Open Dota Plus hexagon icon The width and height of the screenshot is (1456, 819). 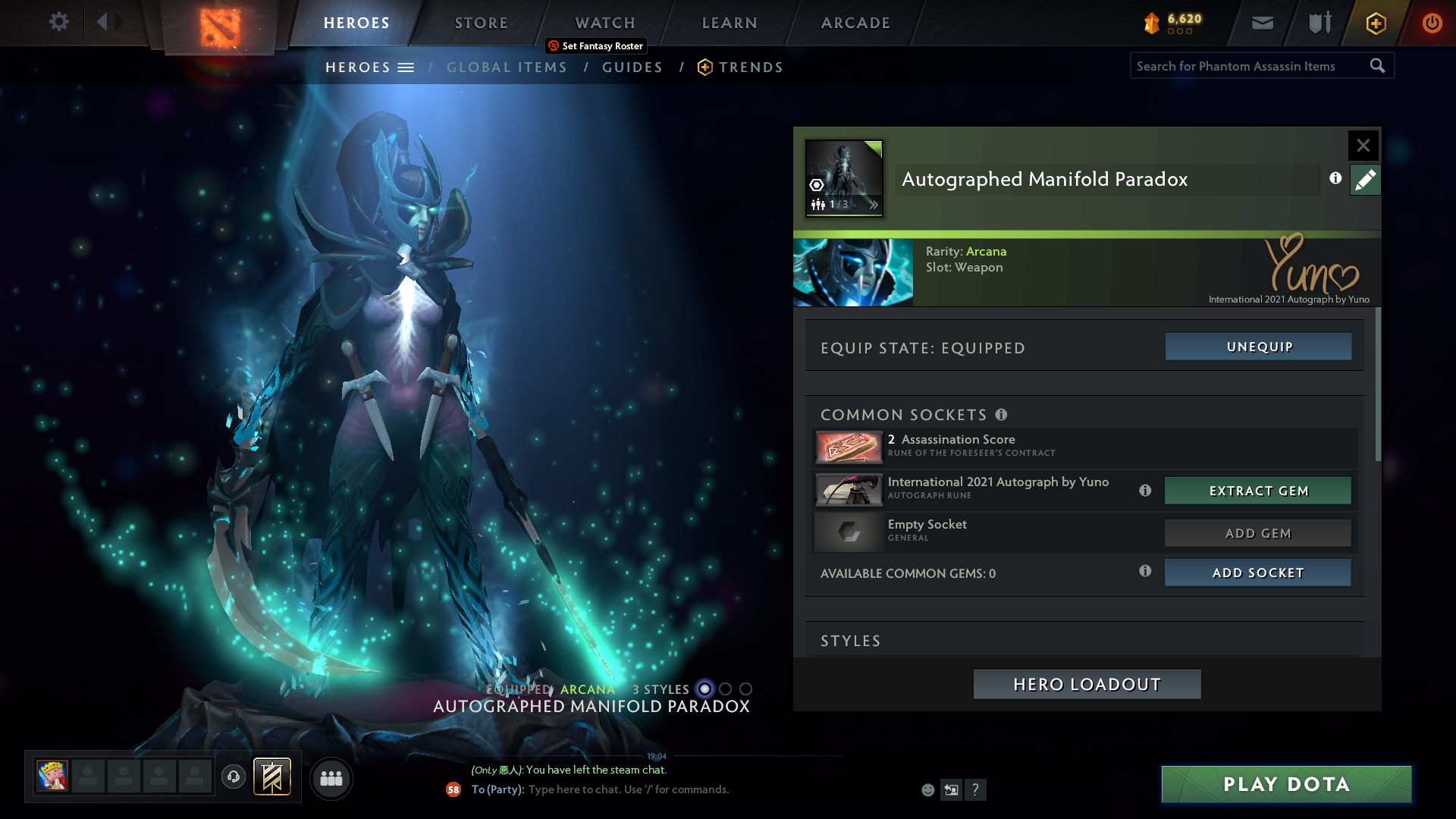[x=1376, y=23]
